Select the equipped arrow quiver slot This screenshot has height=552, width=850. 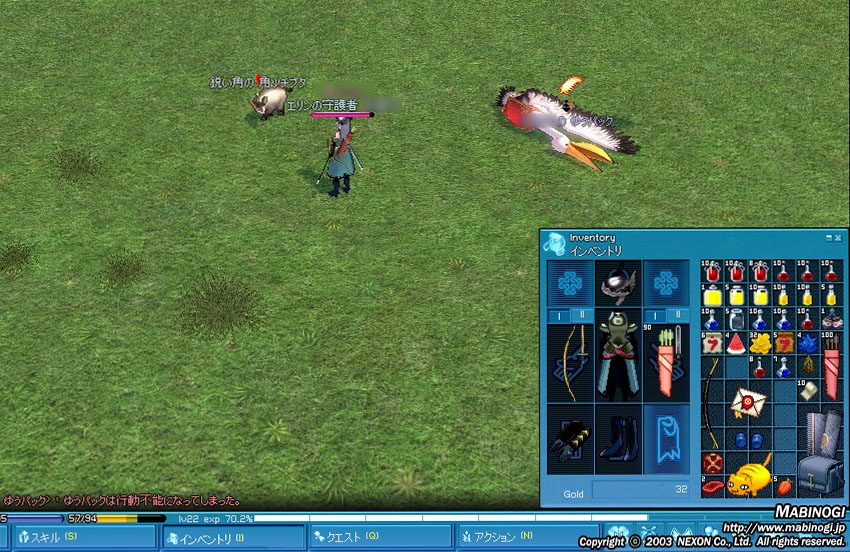[x=666, y=362]
